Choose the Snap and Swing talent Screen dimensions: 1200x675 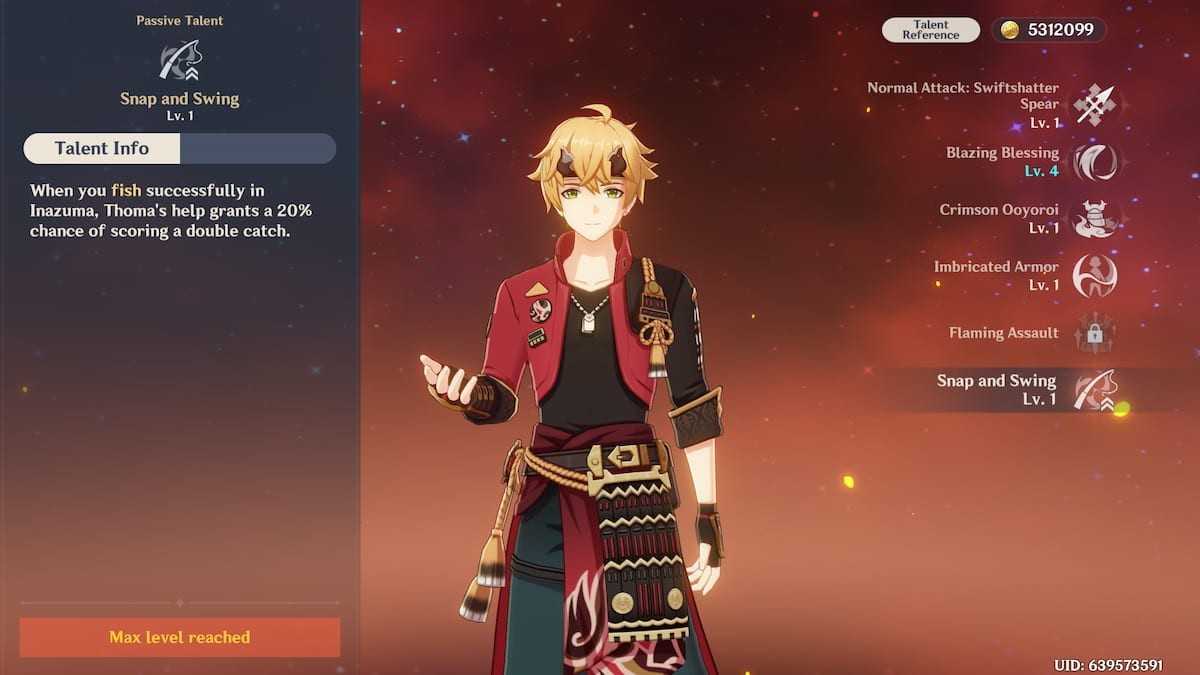pyautogui.click(x=1094, y=390)
